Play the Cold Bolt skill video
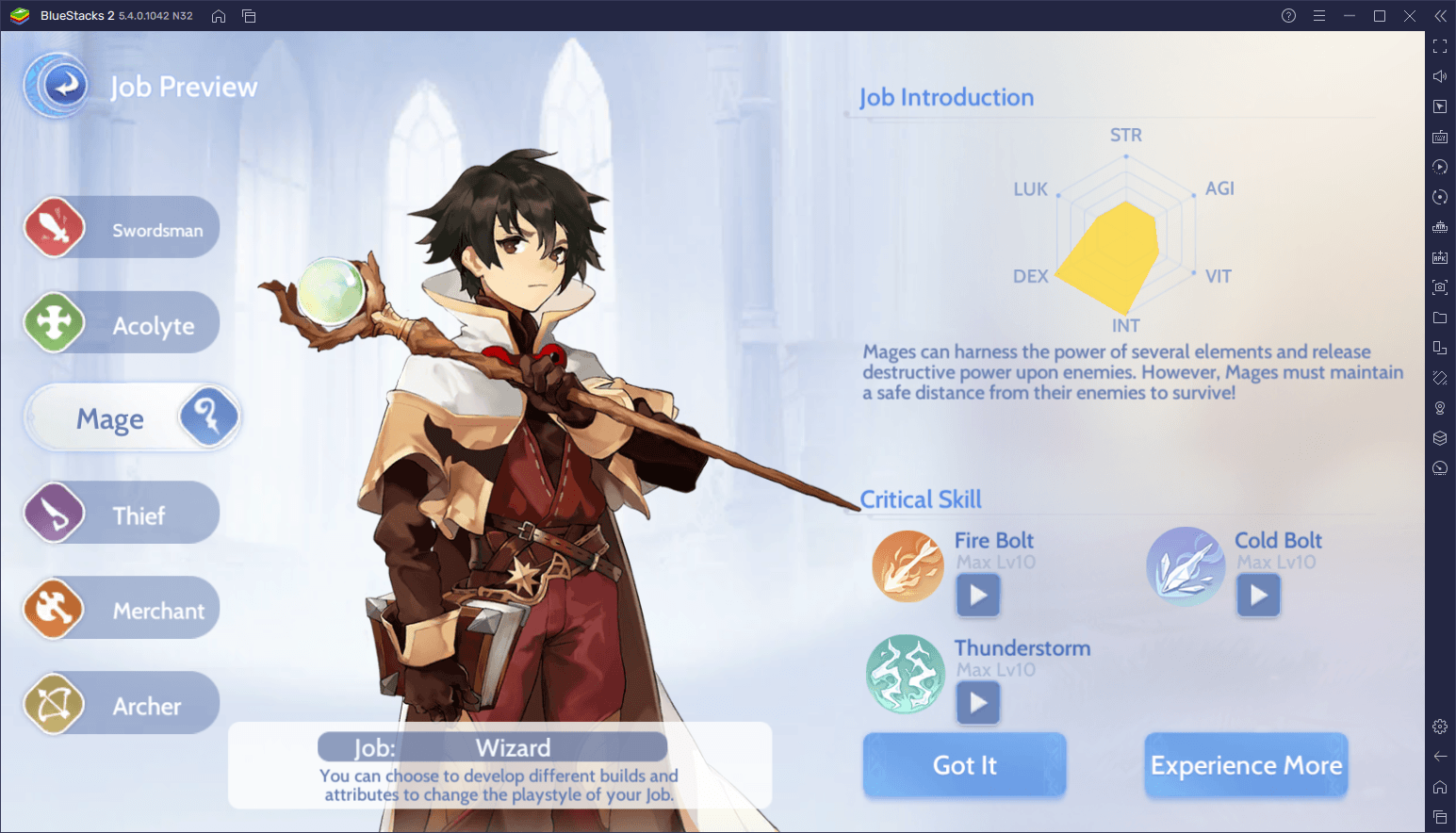 point(1258,595)
